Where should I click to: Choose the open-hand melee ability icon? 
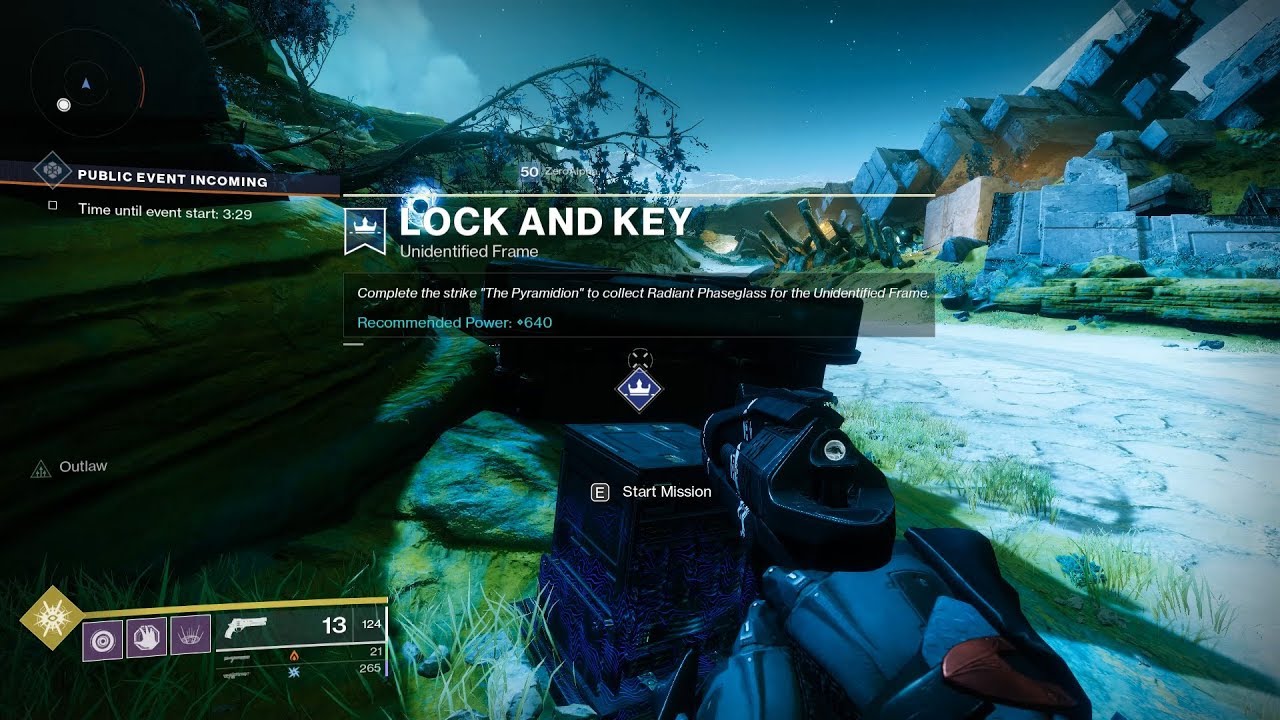146,637
